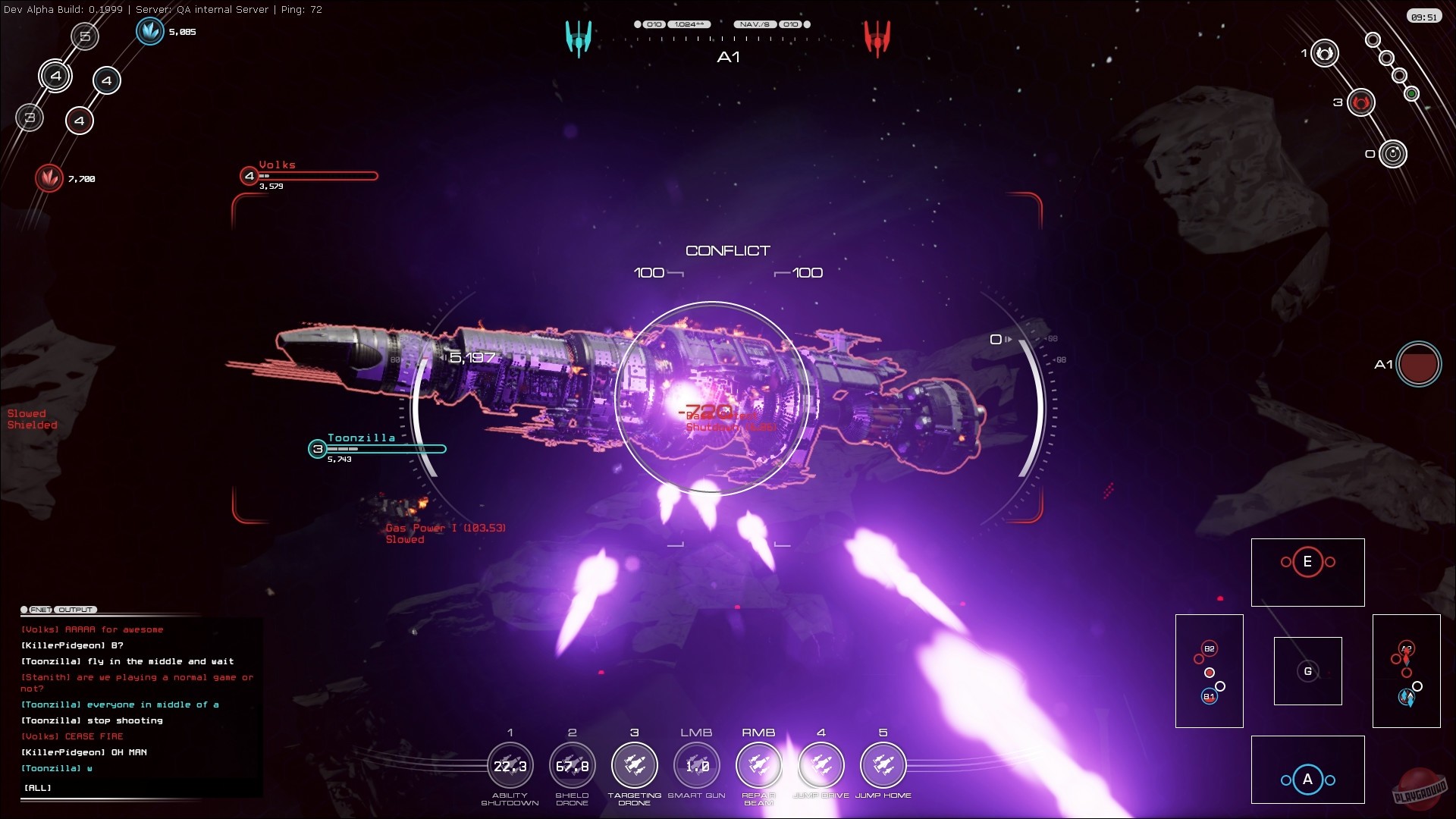
Task: Select the red faction emblem showing 7,700
Action: (49, 178)
